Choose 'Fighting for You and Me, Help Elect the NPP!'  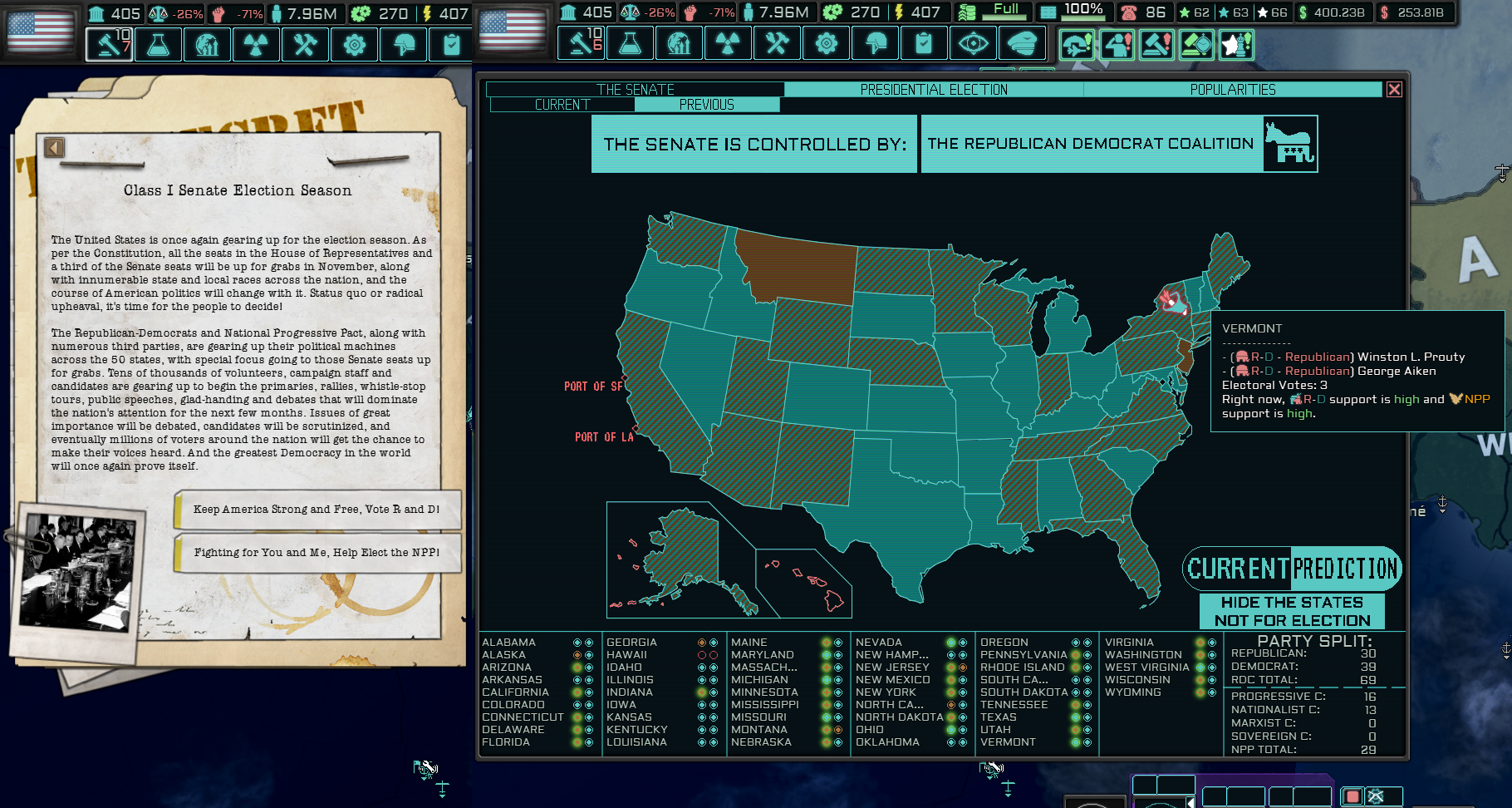pos(317,552)
